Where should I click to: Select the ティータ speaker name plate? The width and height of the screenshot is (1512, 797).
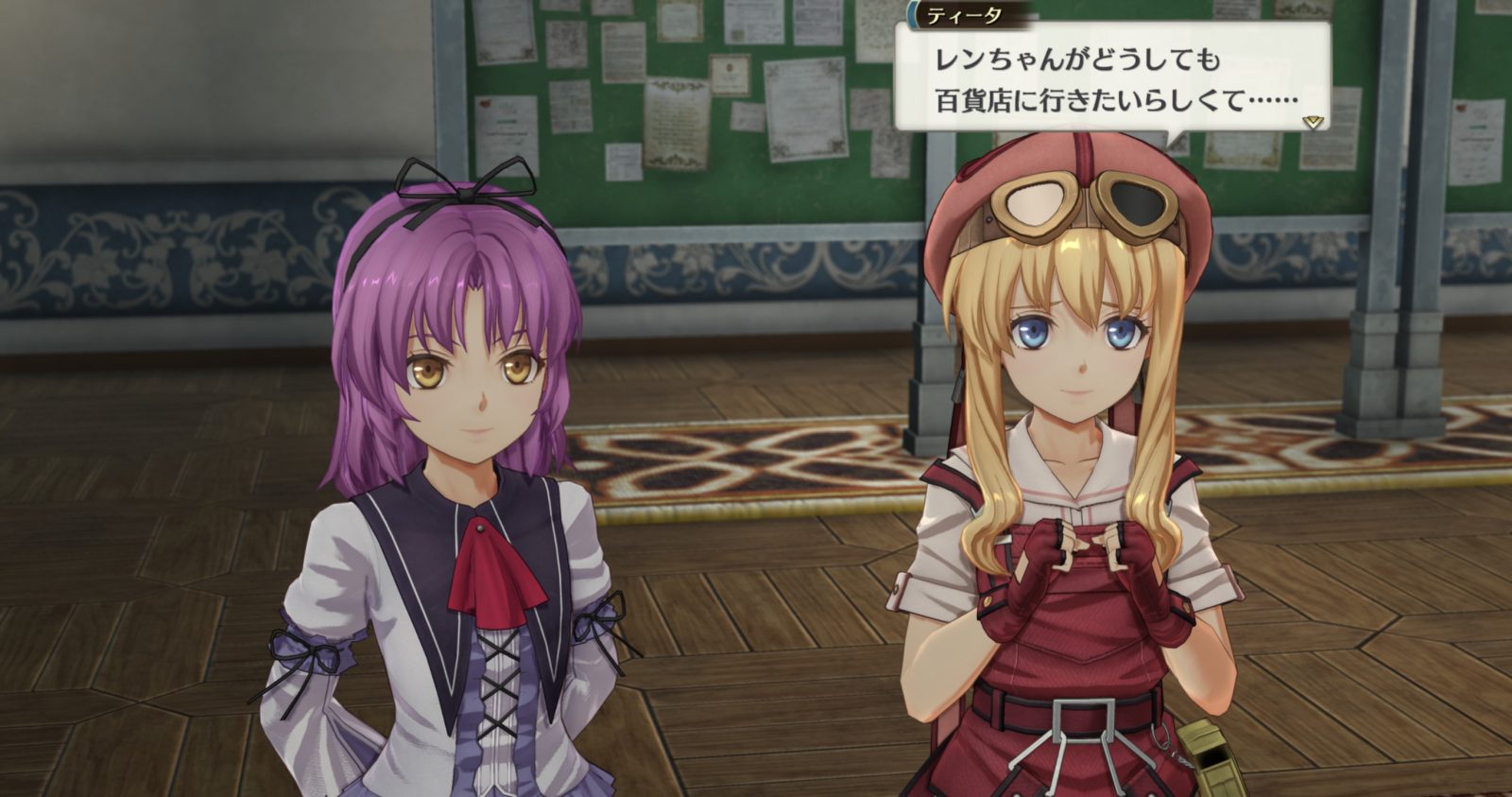pyautogui.click(x=962, y=14)
